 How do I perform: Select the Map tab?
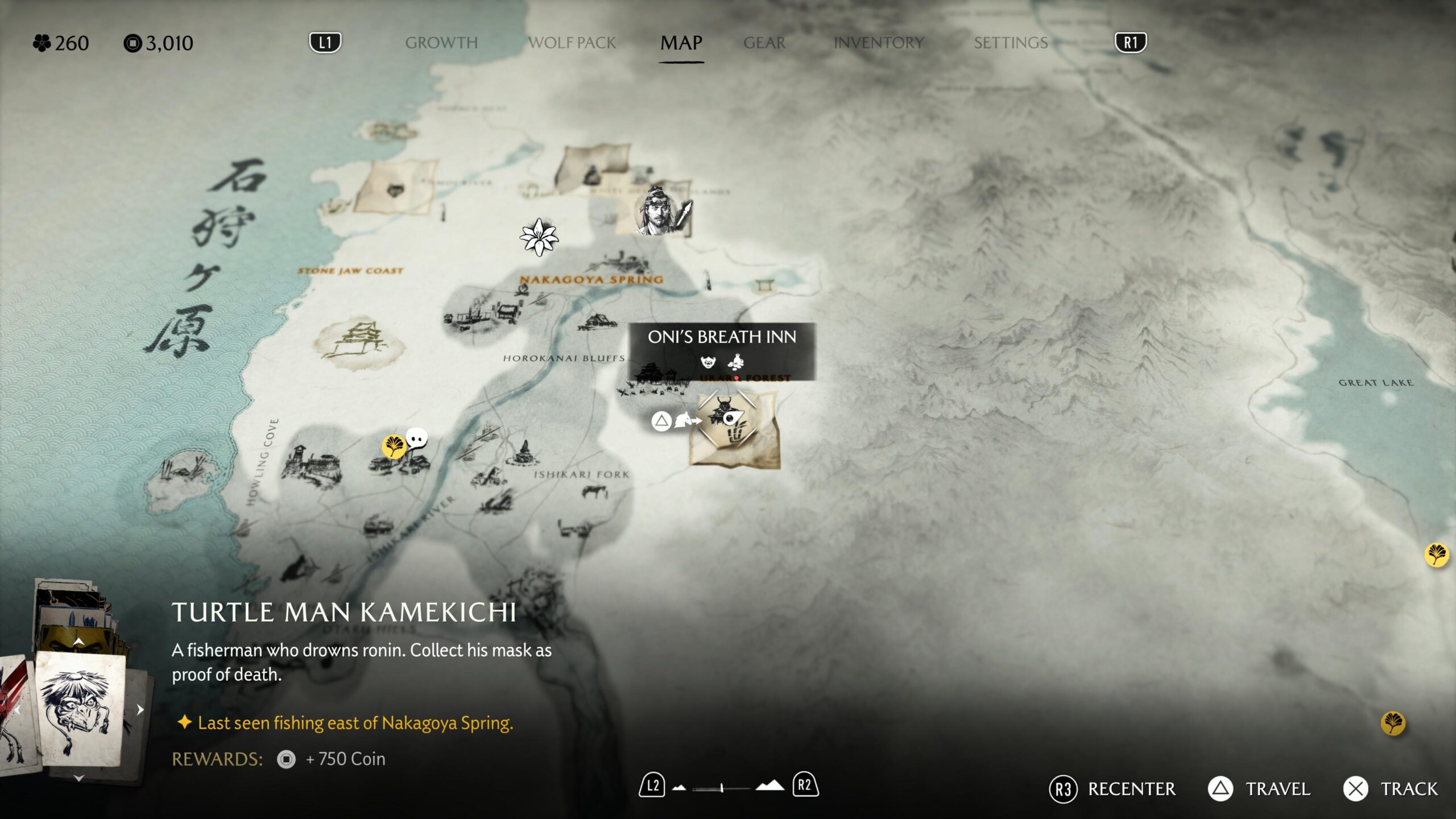coord(681,43)
